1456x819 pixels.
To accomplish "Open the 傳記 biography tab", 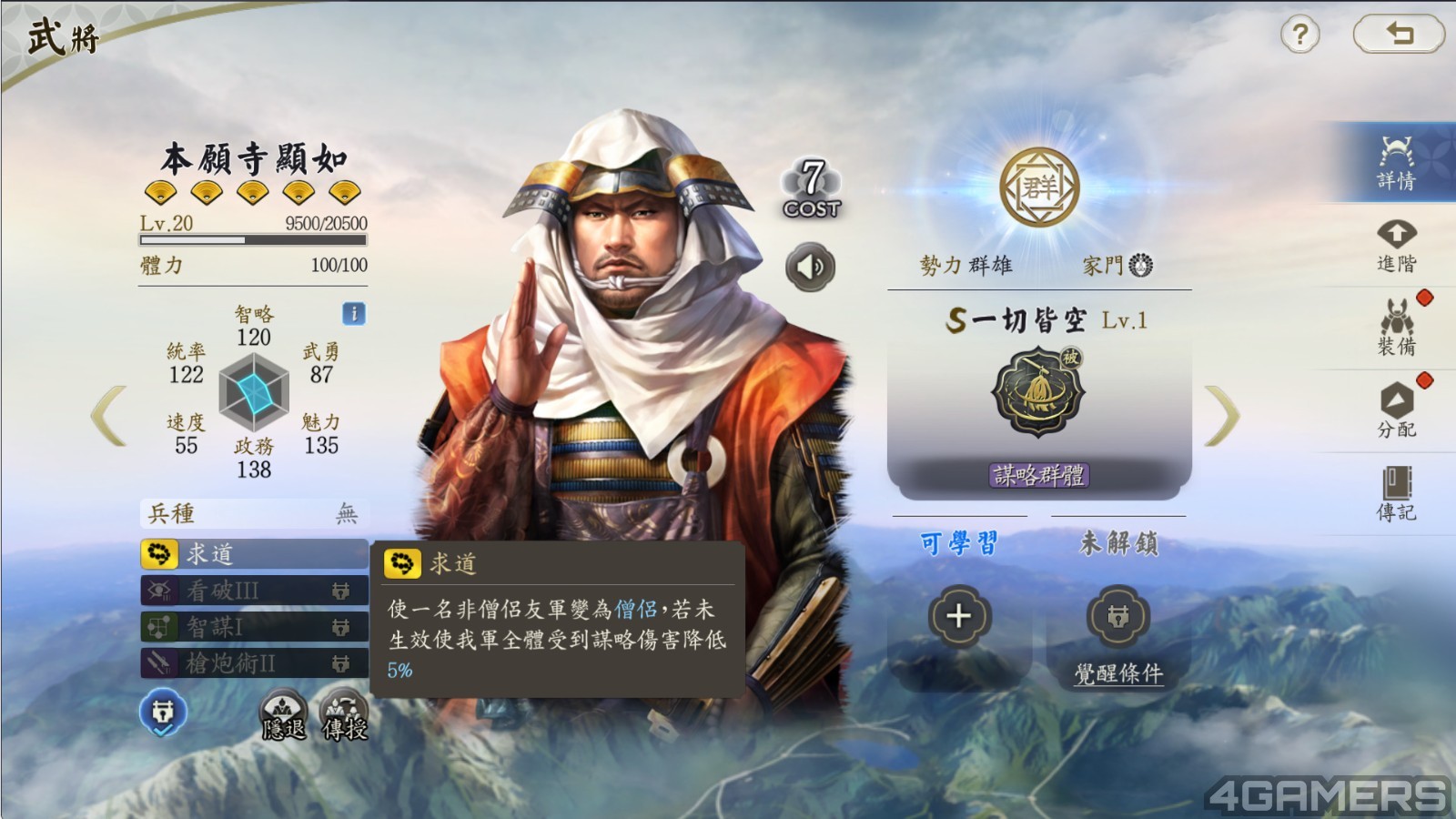I will click(1396, 494).
